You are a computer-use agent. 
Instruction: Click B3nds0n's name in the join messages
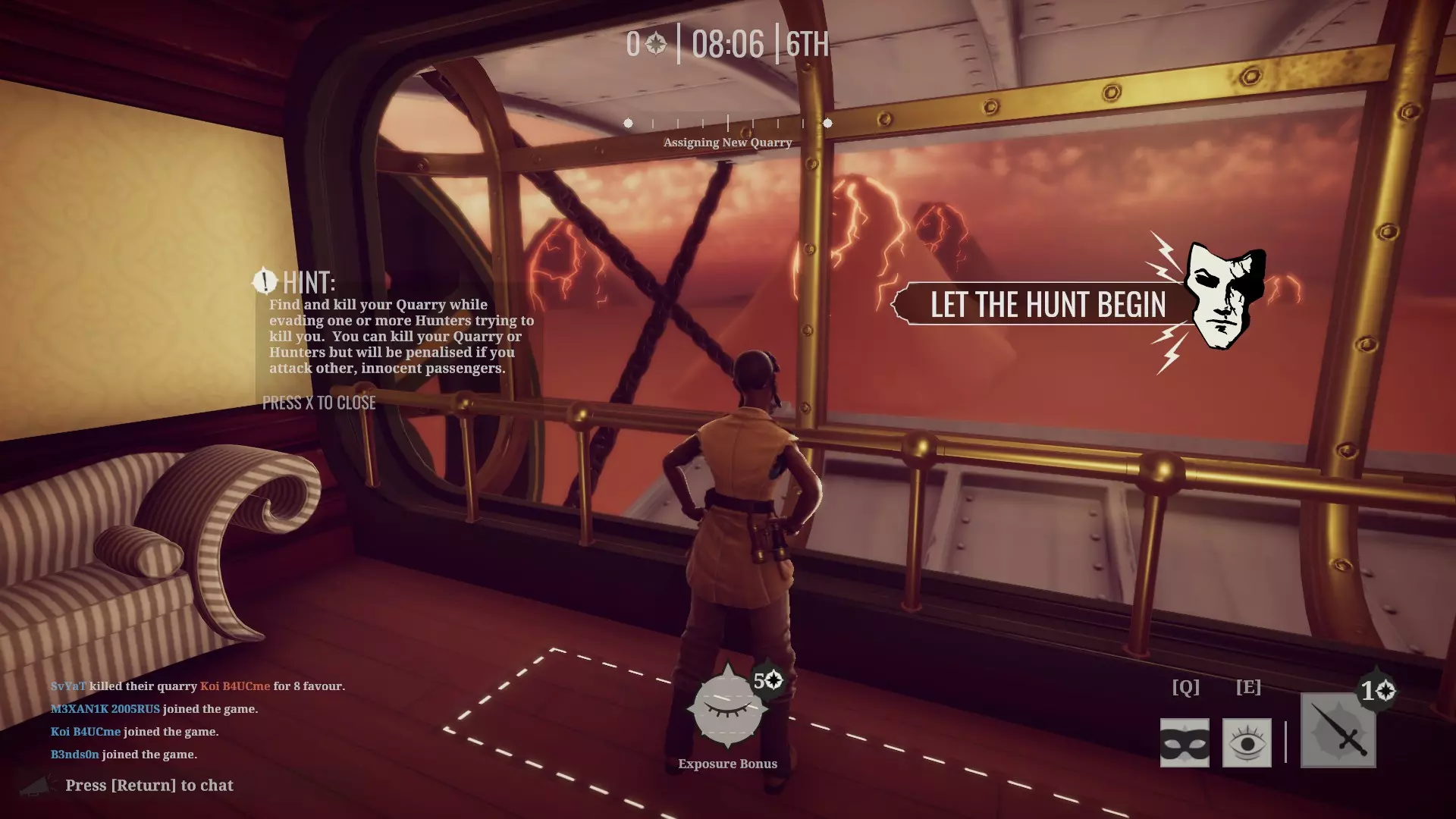(x=75, y=755)
